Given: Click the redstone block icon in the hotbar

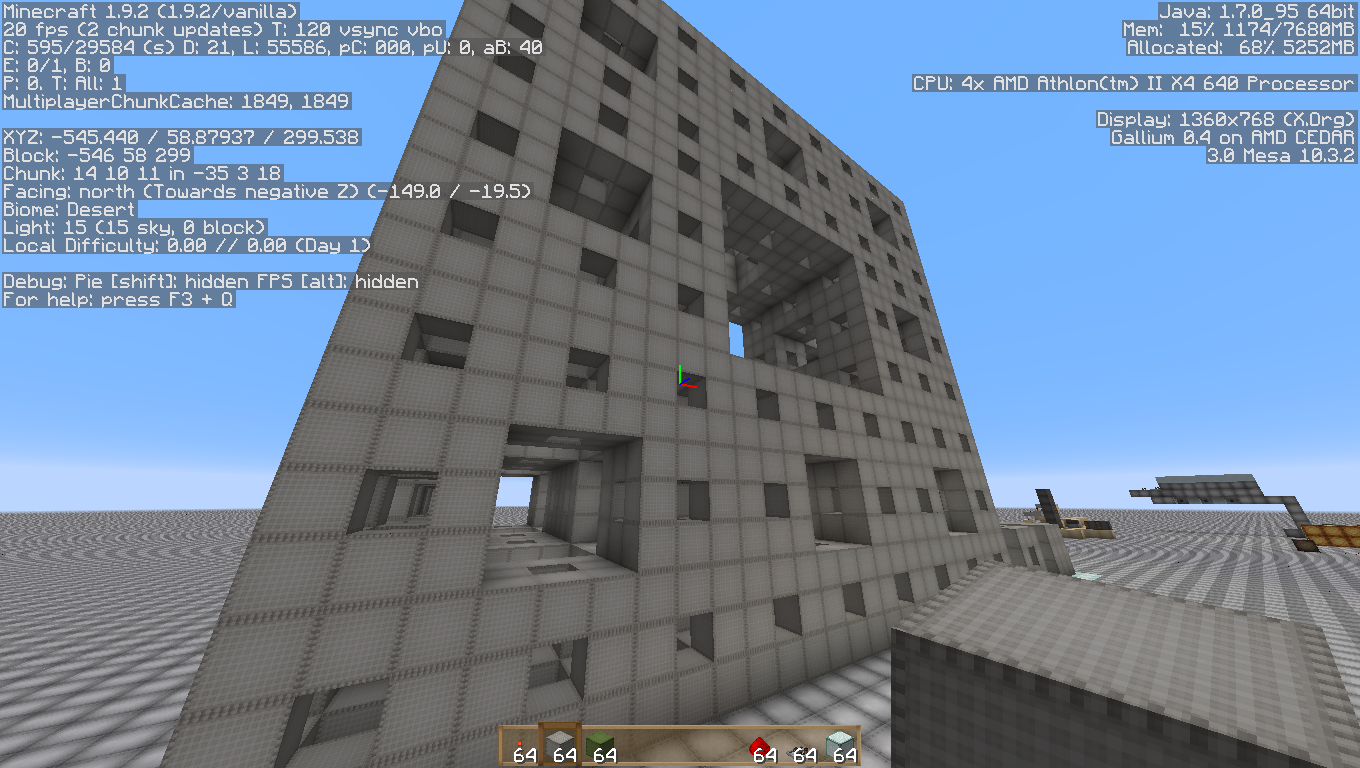Looking at the screenshot, I should pos(762,744).
